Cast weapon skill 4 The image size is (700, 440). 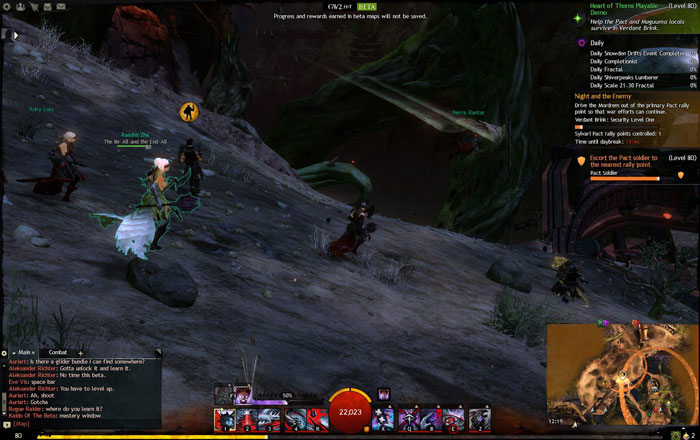point(293,419)
